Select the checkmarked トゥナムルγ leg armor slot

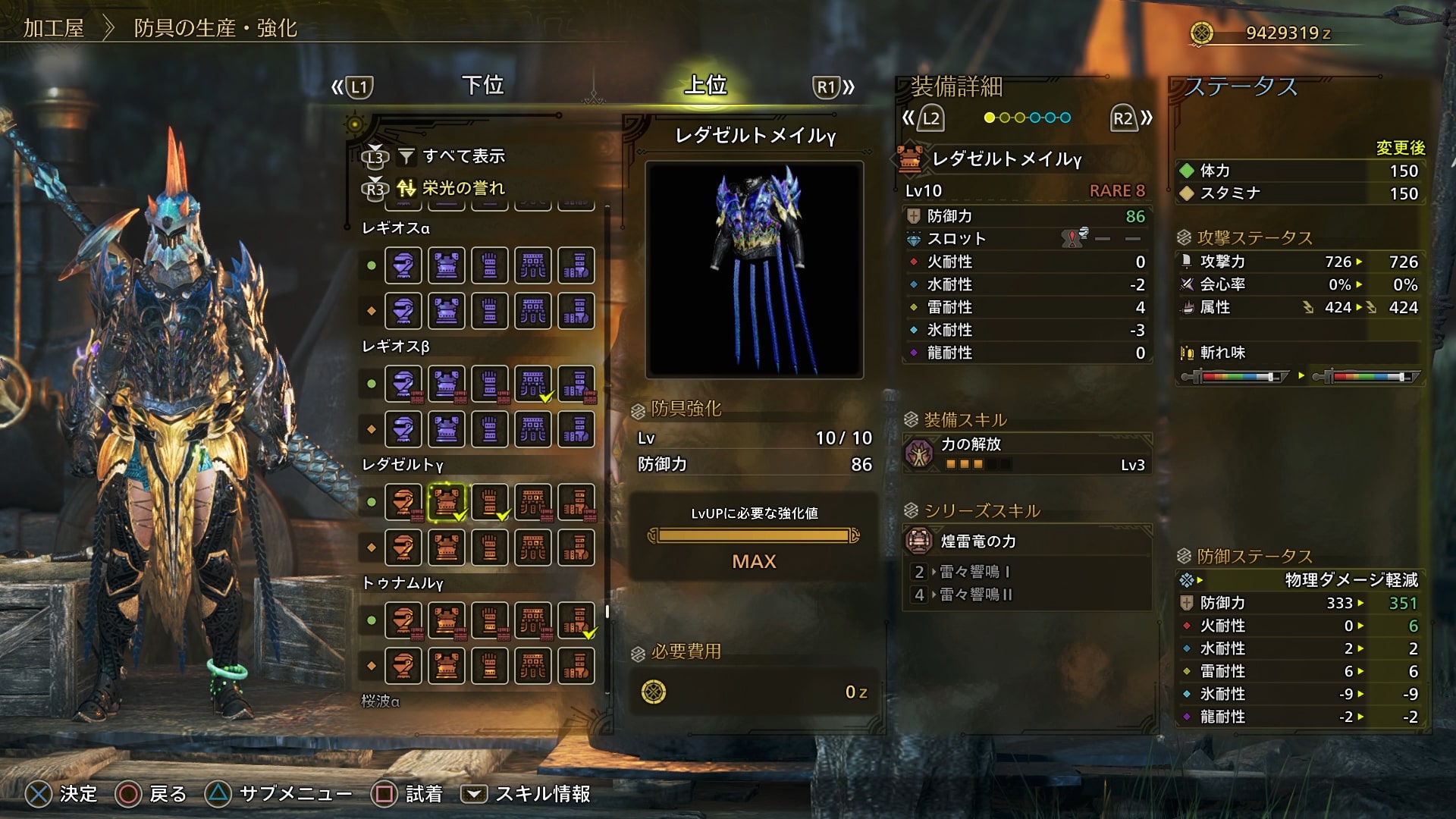[x=576, y=620]
